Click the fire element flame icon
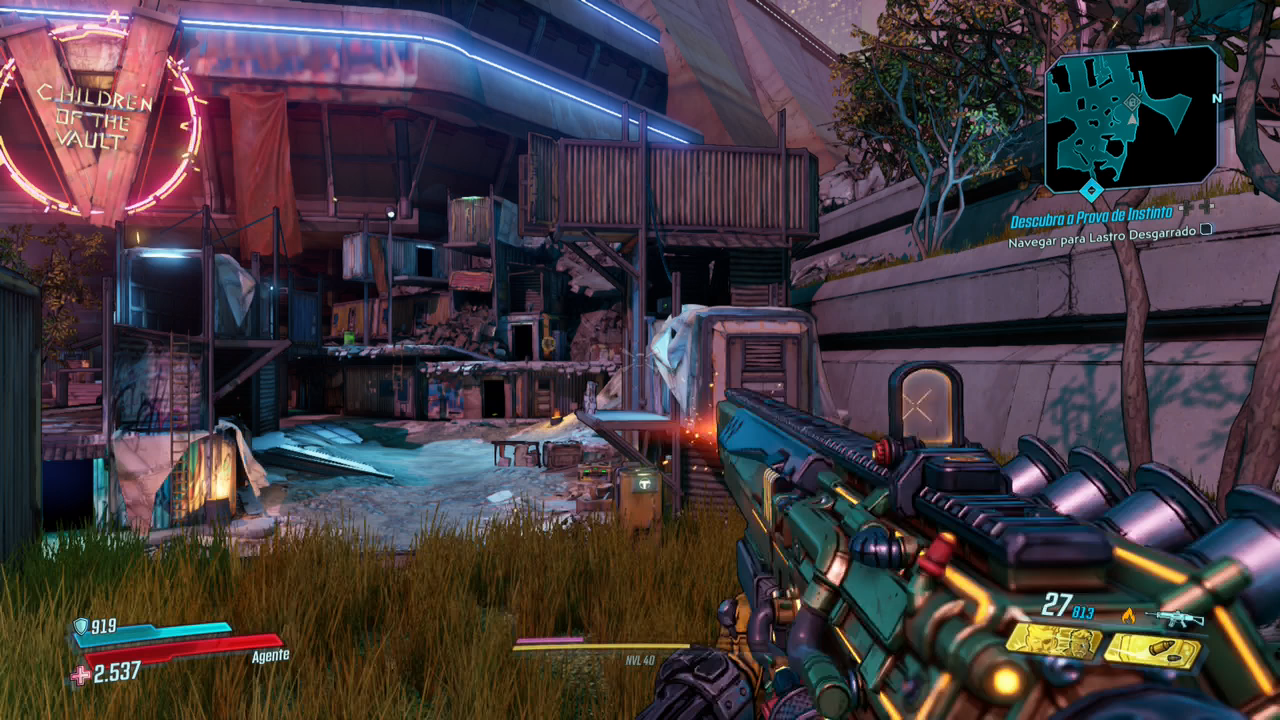1280x720 pixels. pos(1129,616)
